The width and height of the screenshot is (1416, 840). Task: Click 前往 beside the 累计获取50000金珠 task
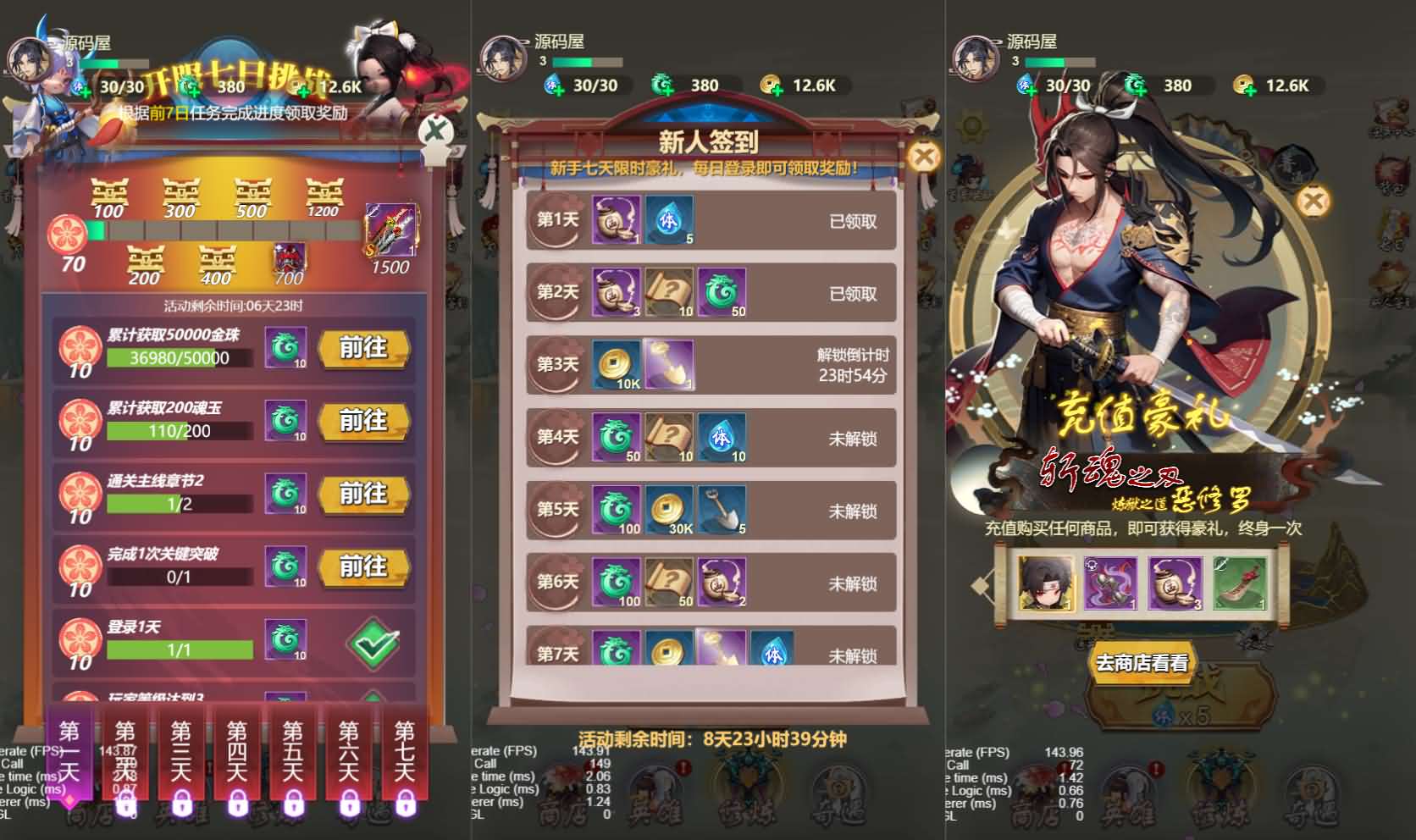click(x=364, y=349)
